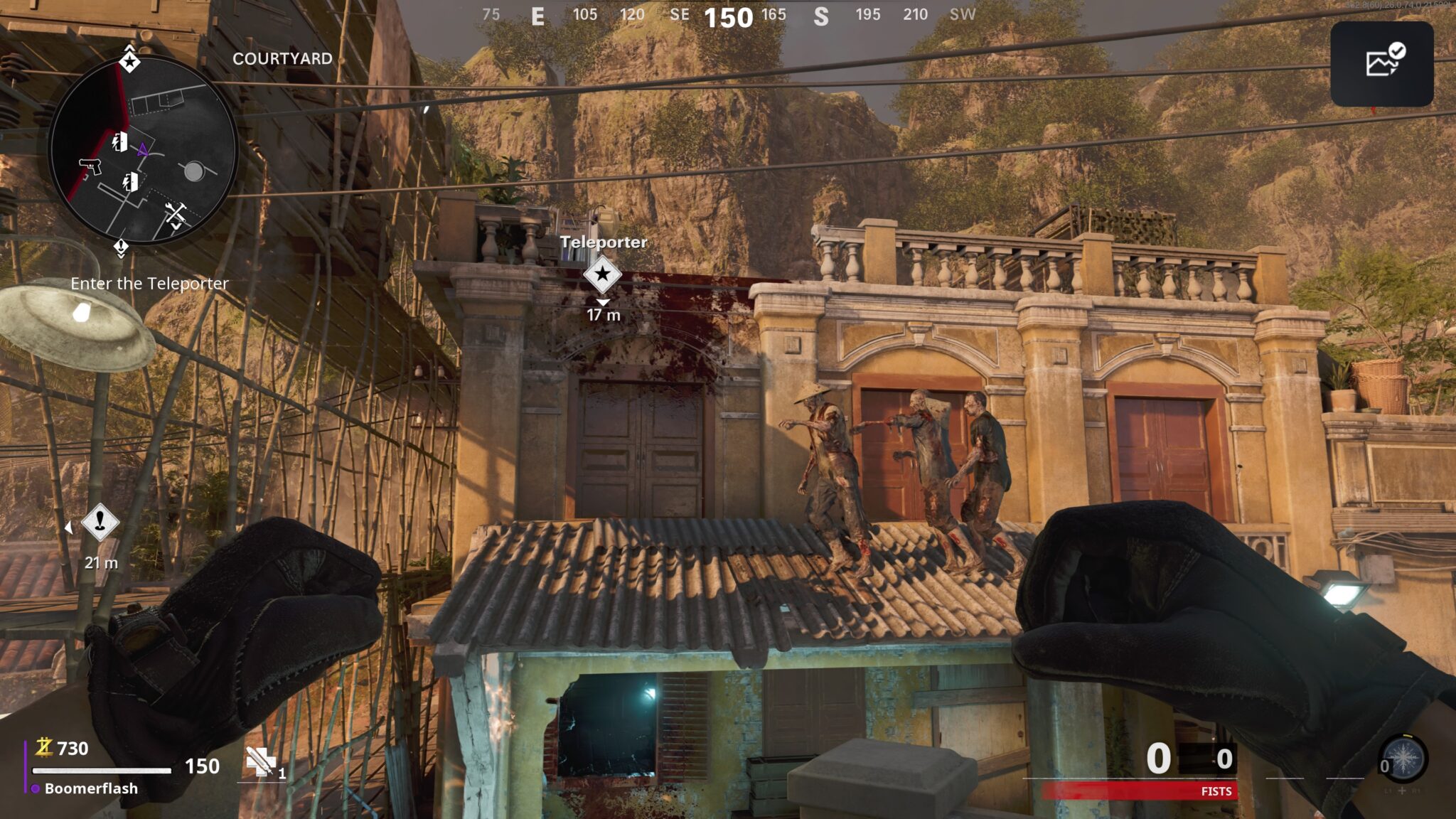Viewport: 1456px width, 819px height.
Task: Select the Boomerflash augment indicator
Action: click(91, 788)
